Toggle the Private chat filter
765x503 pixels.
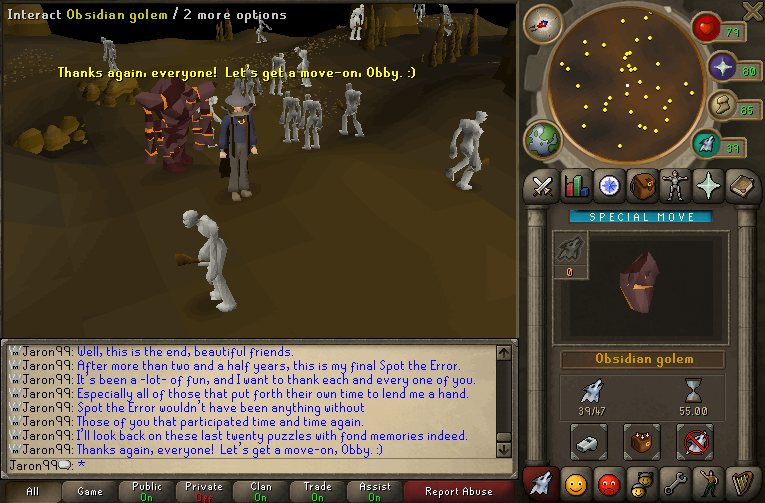point(204,491)
